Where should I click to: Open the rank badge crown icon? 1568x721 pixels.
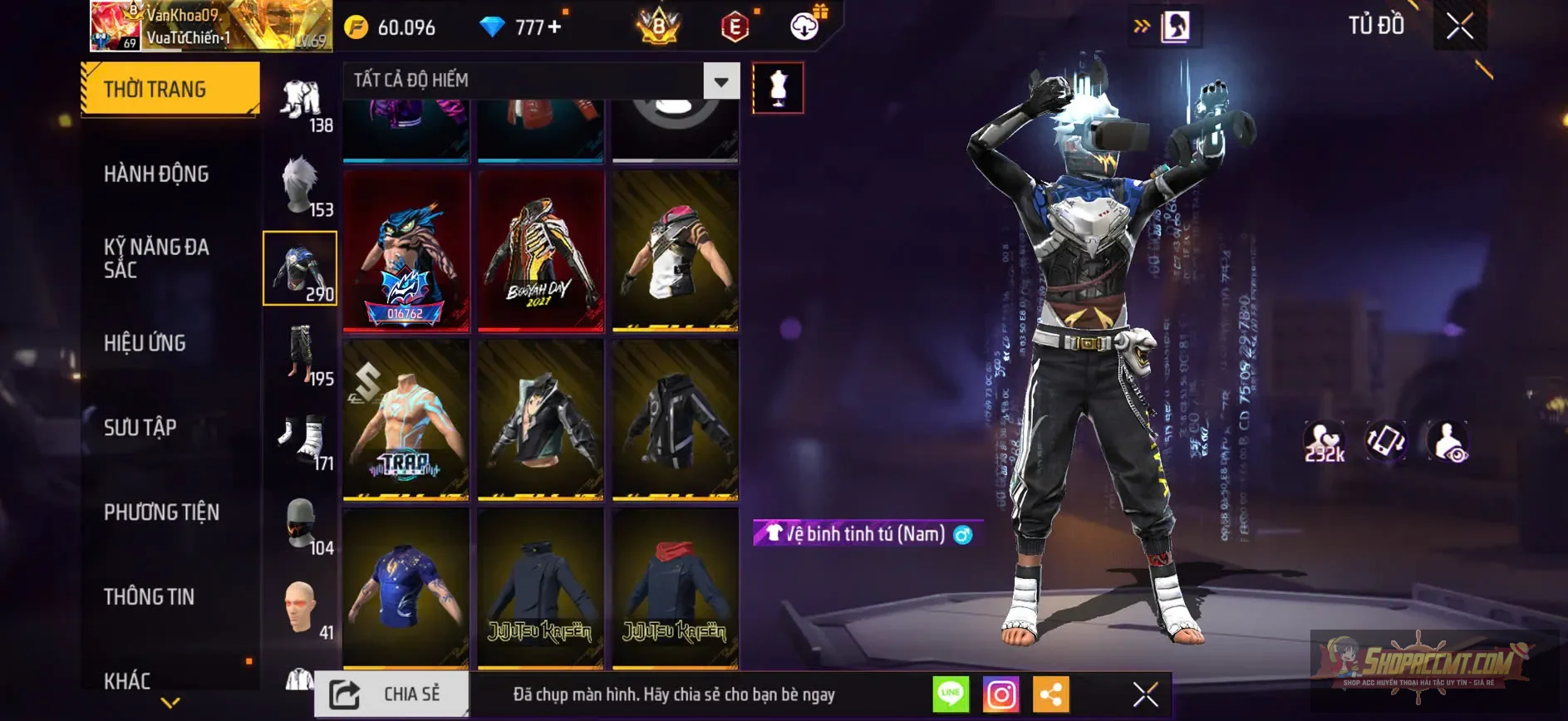[661, 26]
